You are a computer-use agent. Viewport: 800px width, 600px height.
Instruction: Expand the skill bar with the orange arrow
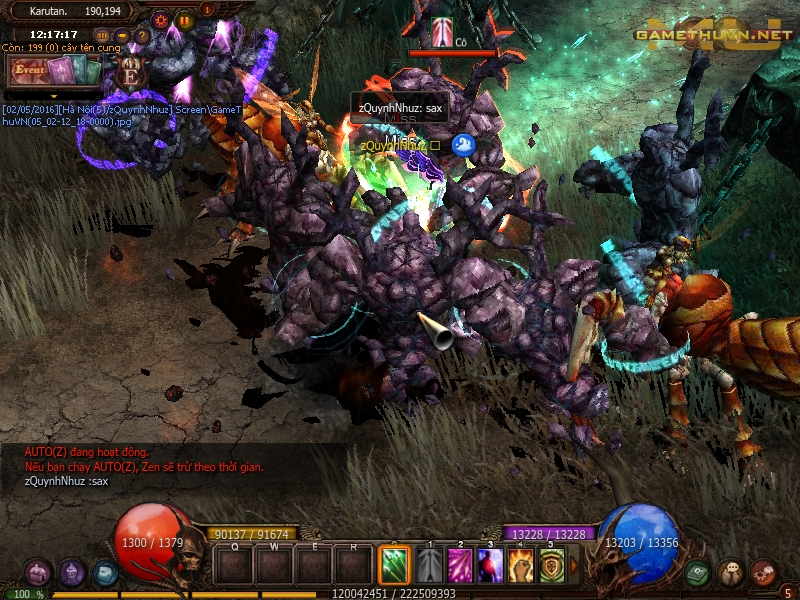point(574,565)
